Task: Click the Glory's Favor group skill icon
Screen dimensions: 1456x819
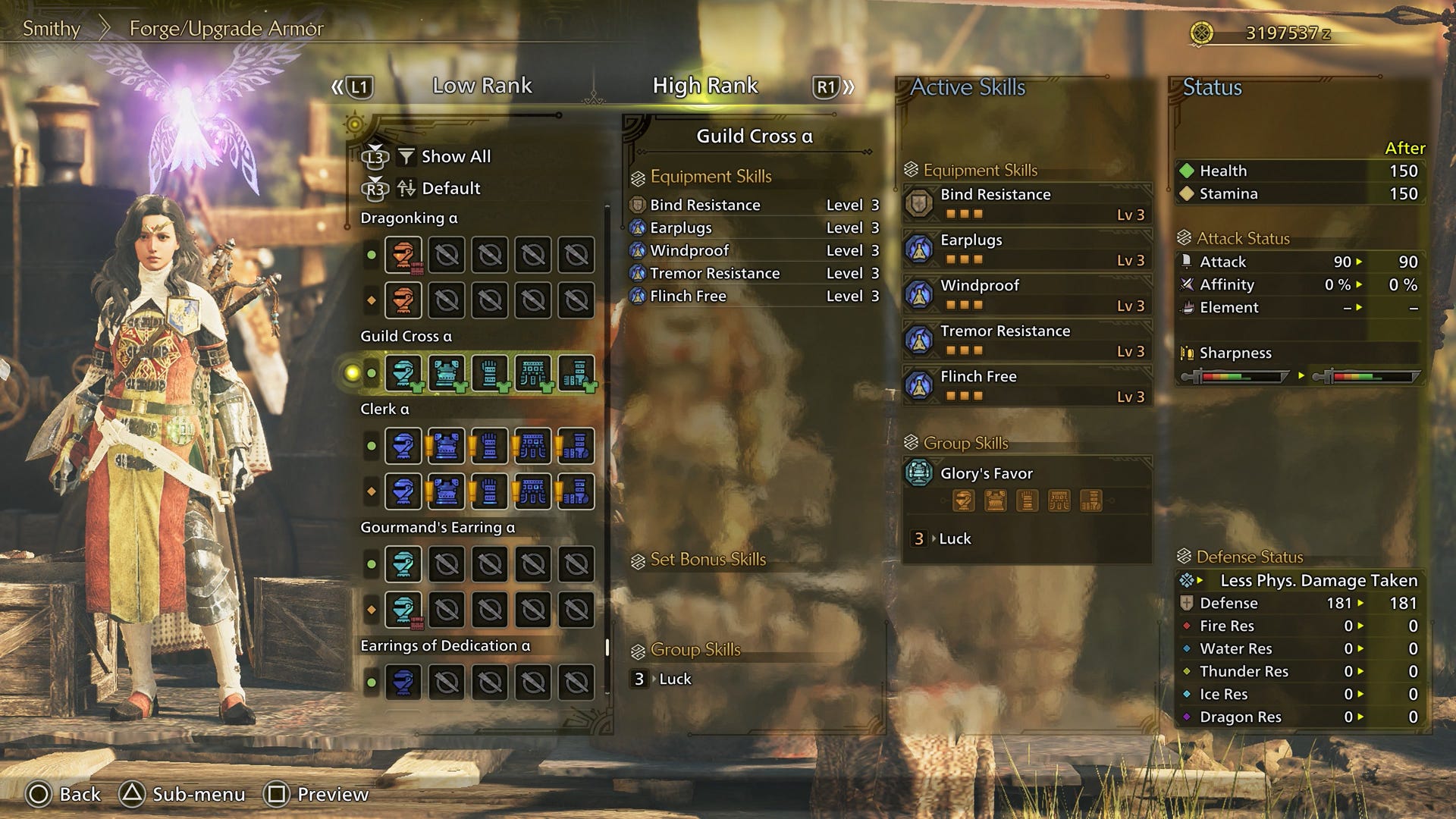Action: [x=920, y=472]
